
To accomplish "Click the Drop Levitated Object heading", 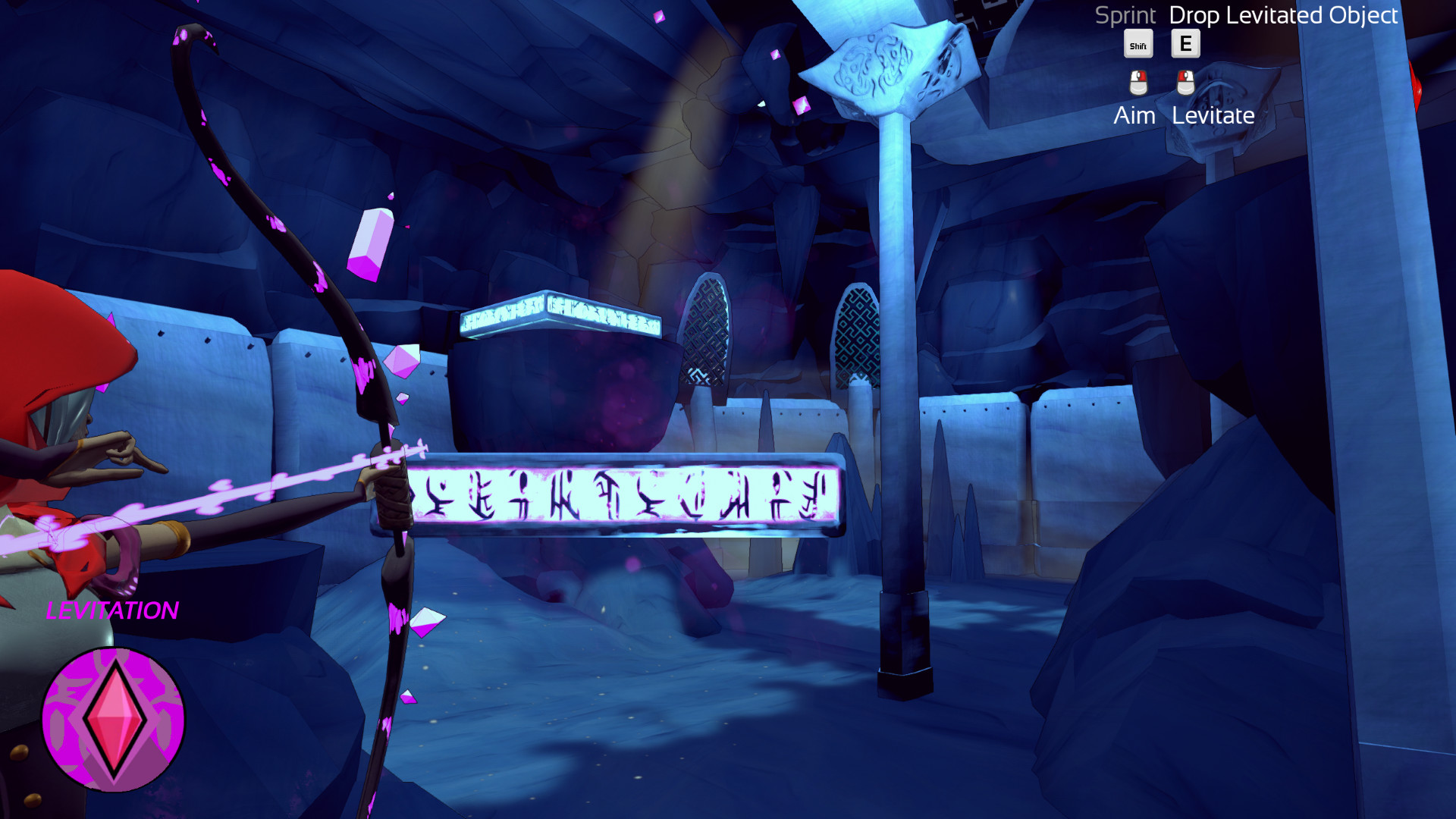I will coord(1283,15).
